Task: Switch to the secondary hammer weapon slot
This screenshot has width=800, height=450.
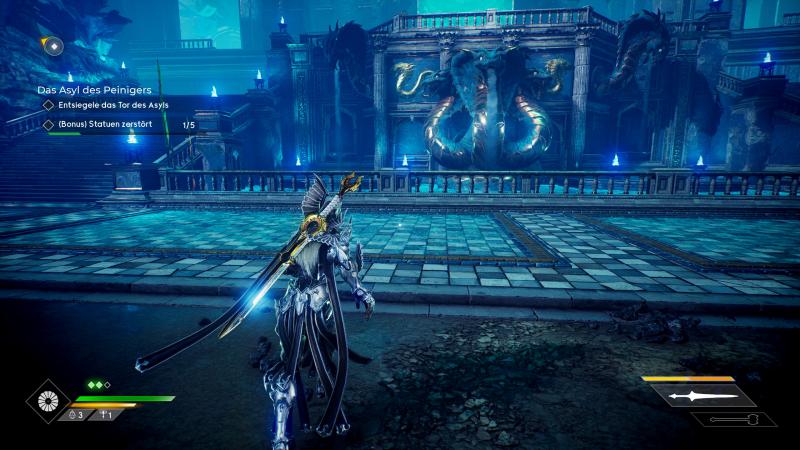Action: [x=734, y=419]
